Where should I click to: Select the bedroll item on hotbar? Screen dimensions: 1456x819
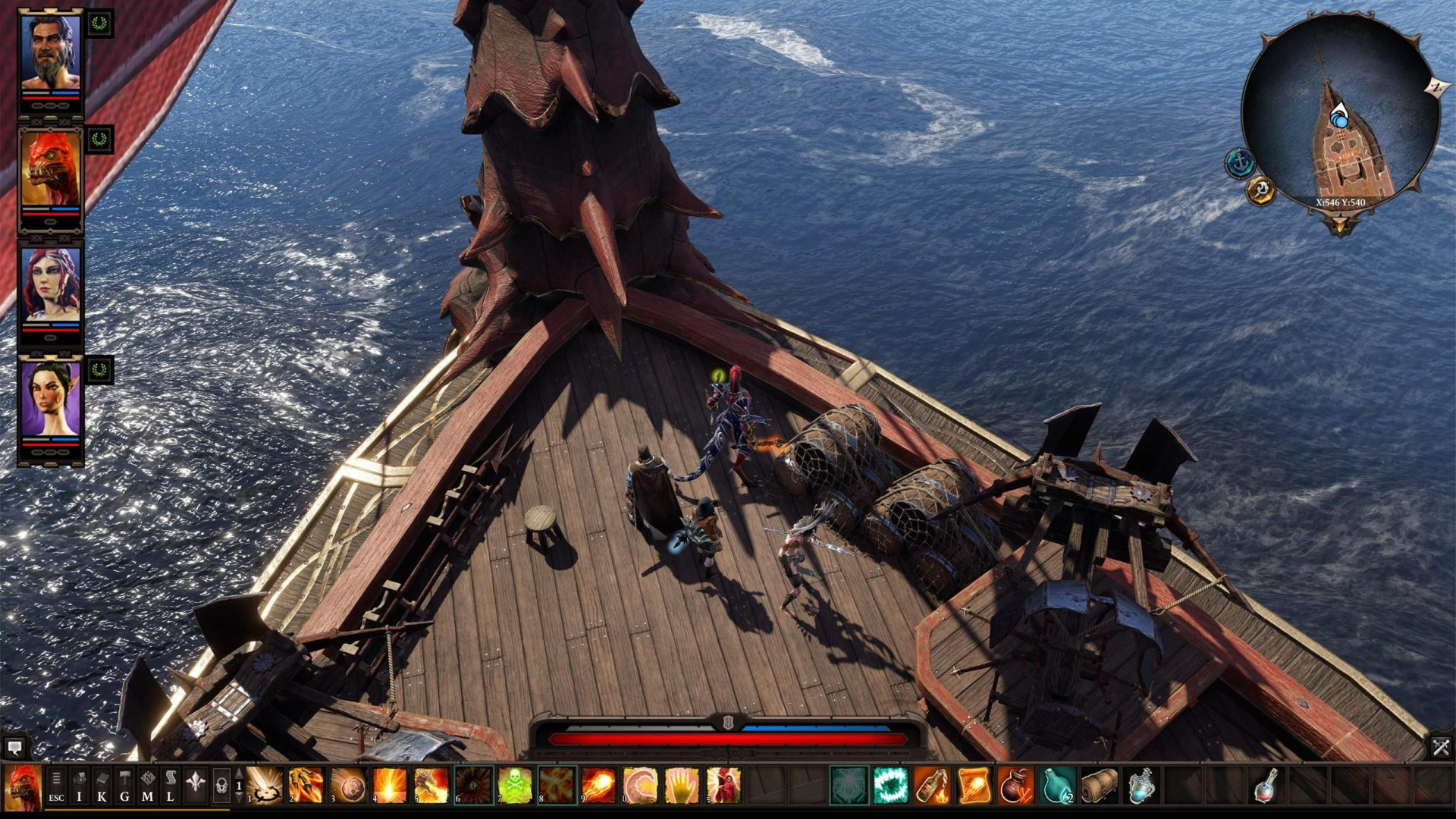[x=1099, y=785]
